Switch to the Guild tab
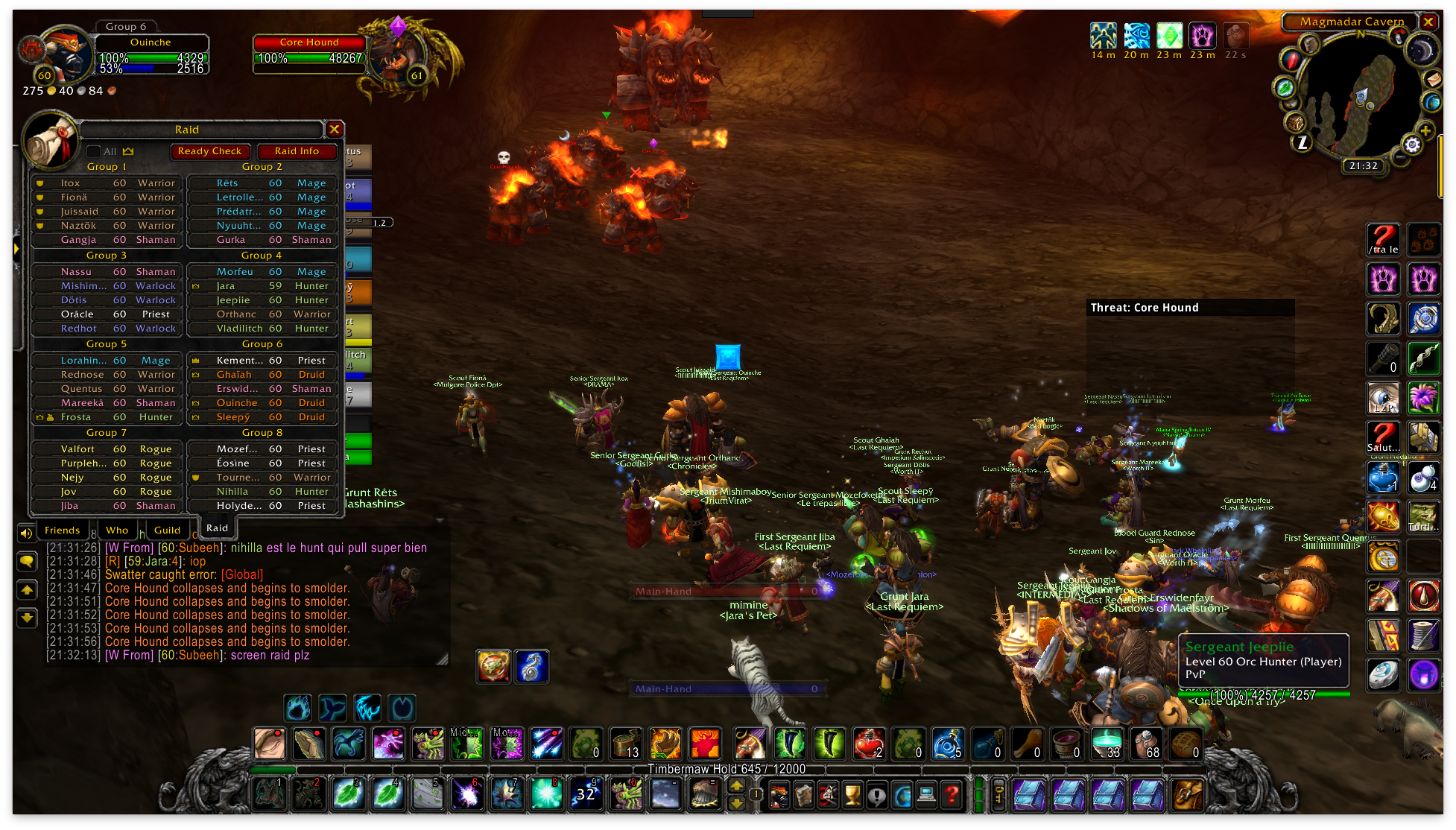This screenshot has width=1456, height=830. pyautogui.click(x=167, y=530)
